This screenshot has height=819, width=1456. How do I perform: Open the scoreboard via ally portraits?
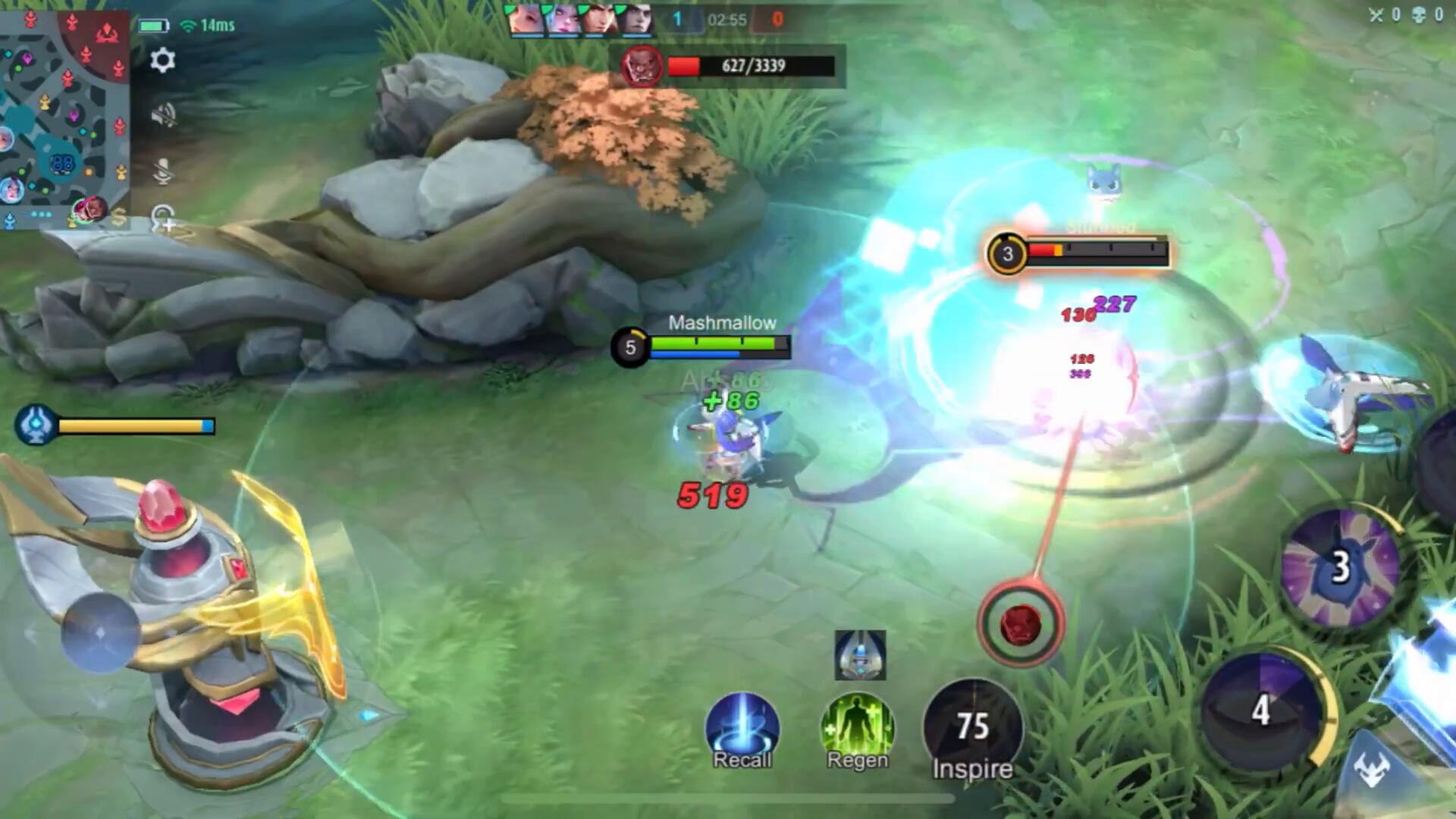click(580, 20)
